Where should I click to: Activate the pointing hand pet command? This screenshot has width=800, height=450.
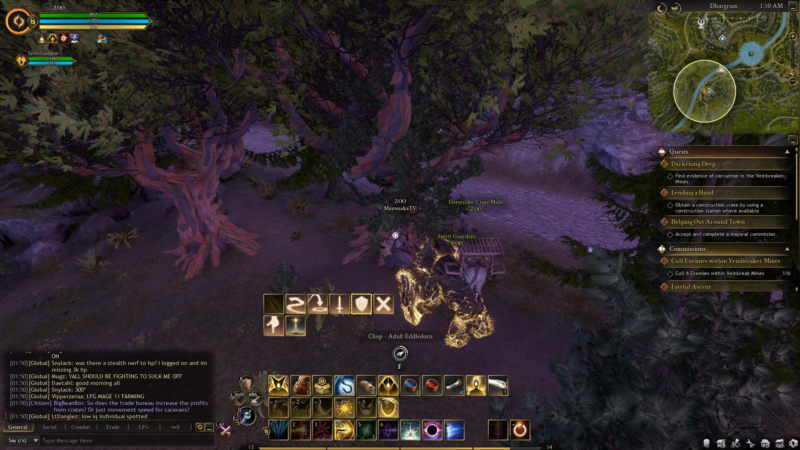(x=274, y=325)
